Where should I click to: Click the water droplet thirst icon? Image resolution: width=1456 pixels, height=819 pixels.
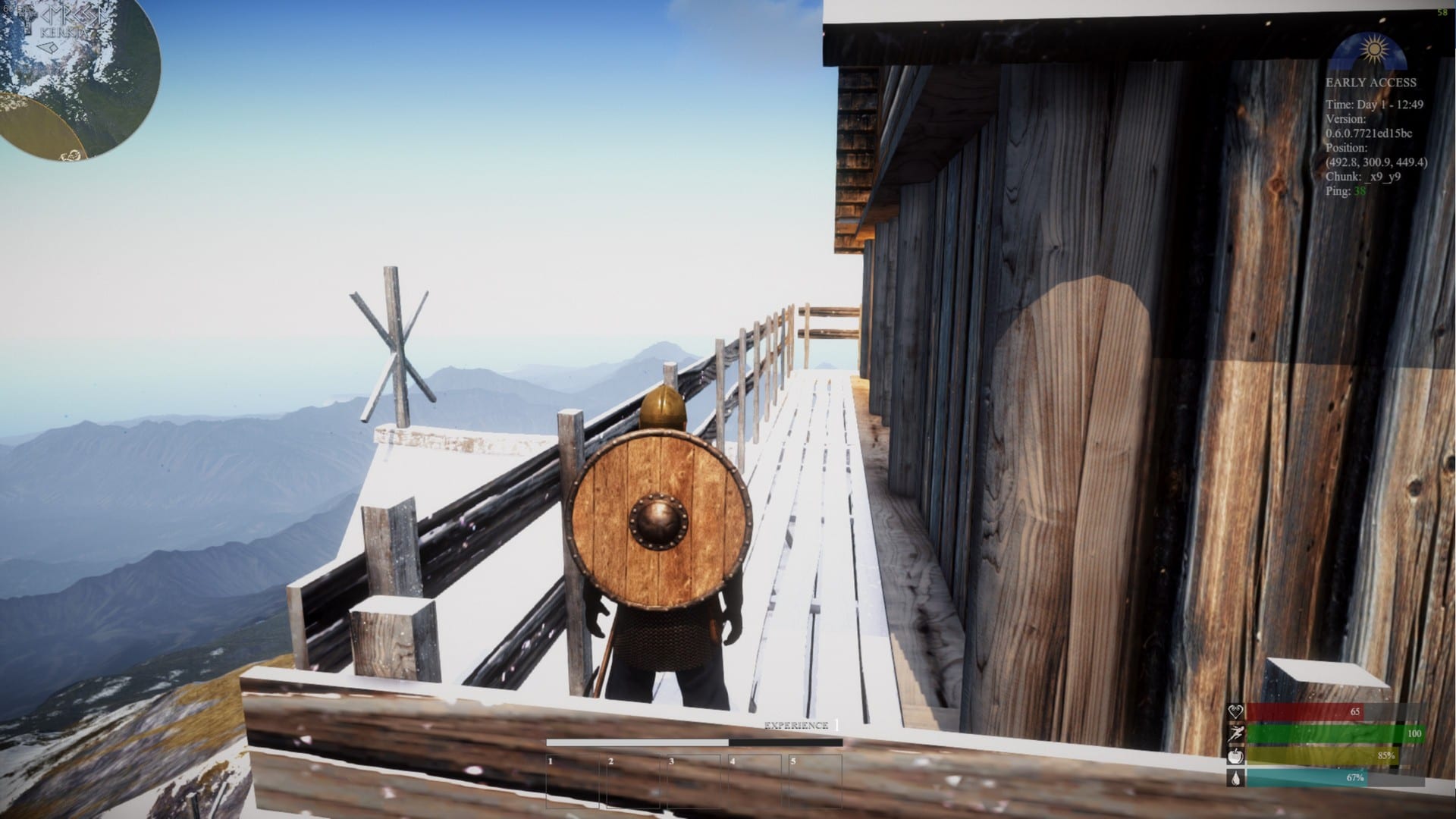click(1236, 780)
